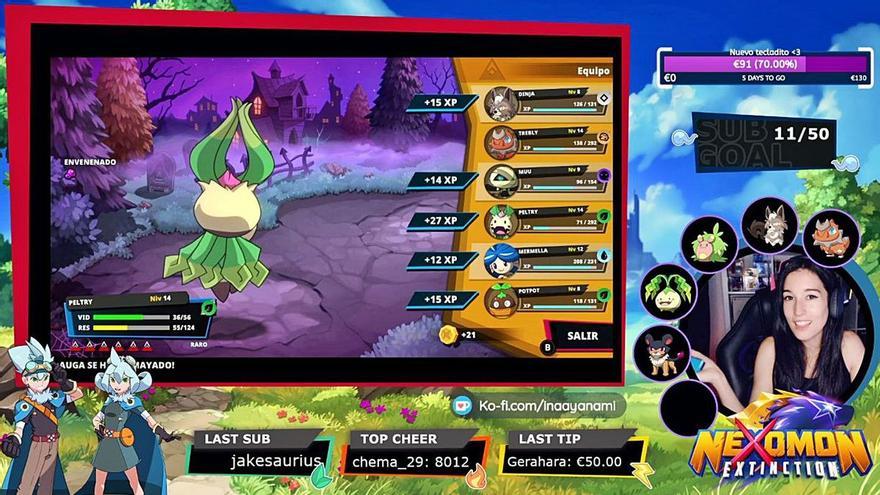Open the Ko-fi.com/inaayanami link
Screen dimensions: 880x495
[x=538, y=406]
